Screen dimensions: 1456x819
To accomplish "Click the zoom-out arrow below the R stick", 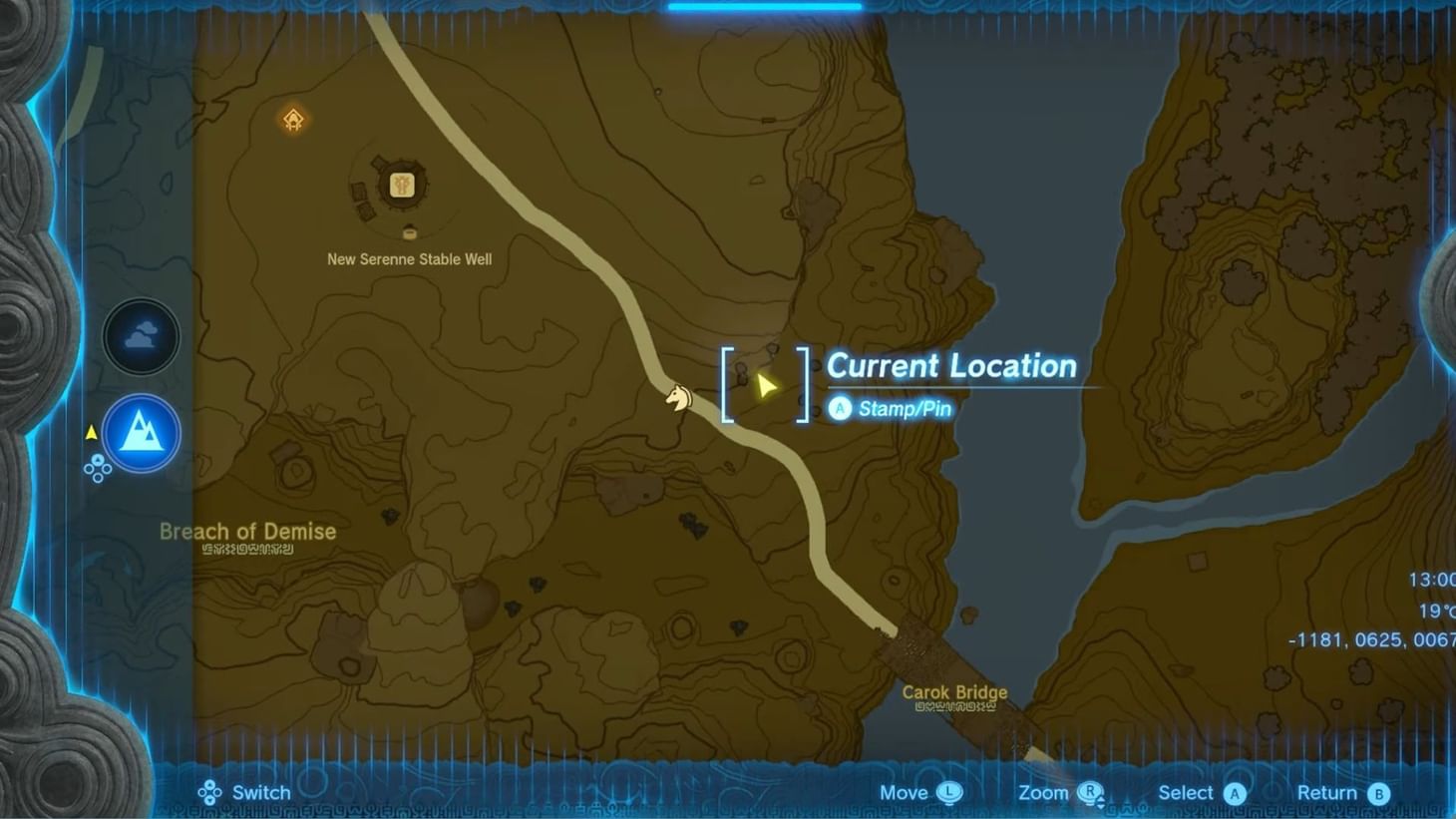I will click(1100, 808).
